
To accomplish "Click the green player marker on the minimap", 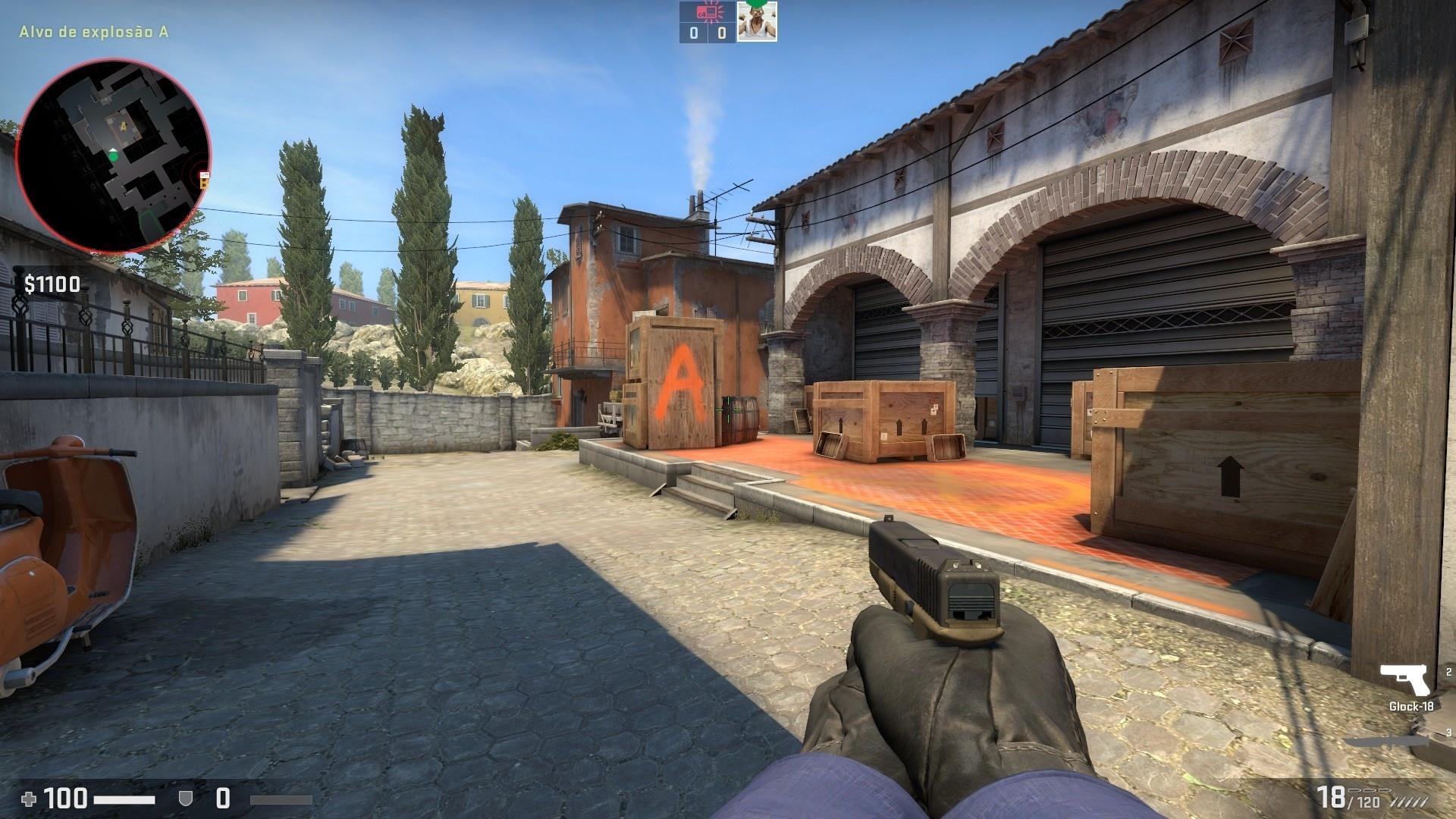I will coord(113,155).
